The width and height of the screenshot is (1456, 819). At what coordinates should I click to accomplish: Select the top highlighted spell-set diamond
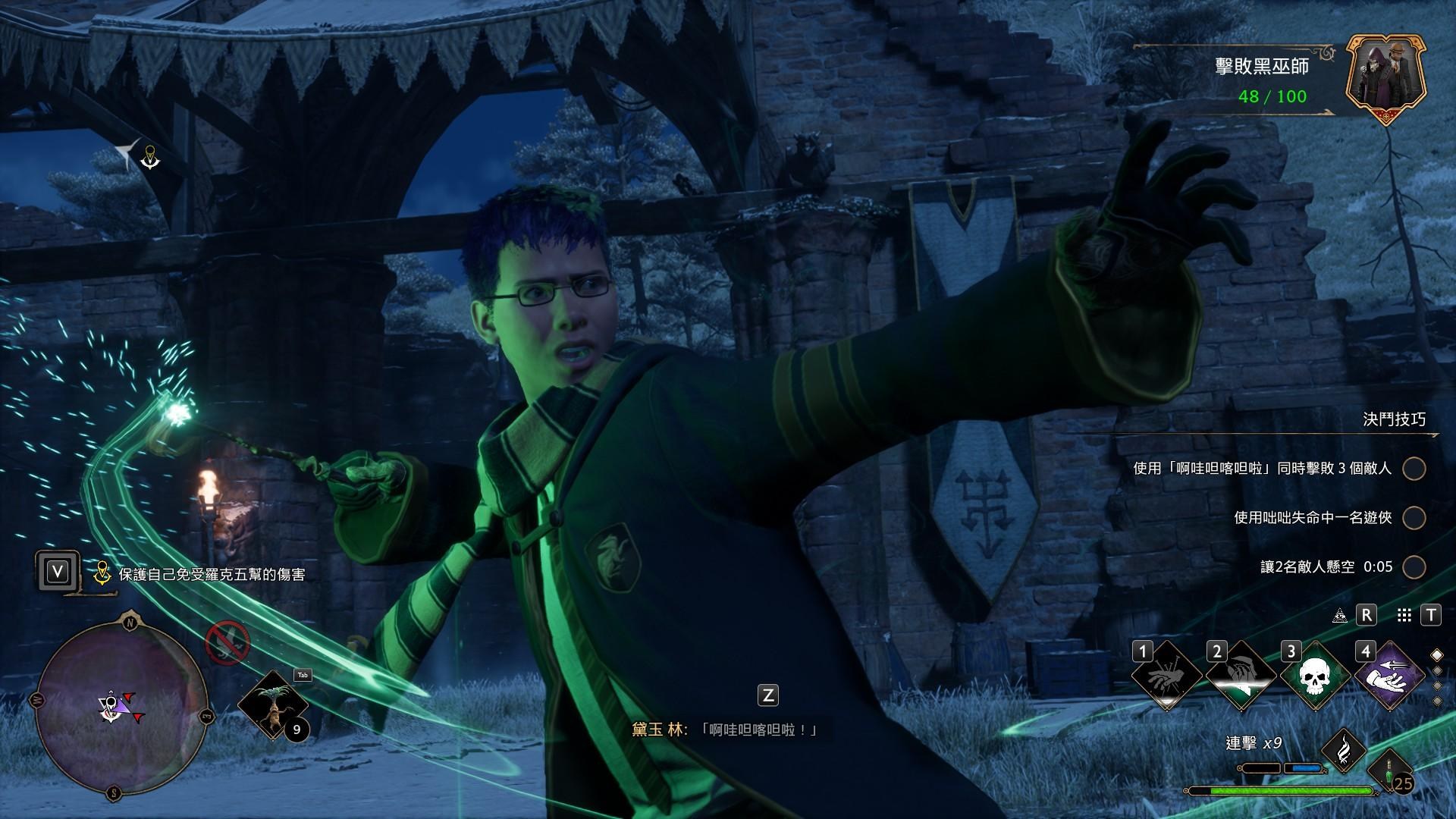coord(1436,654)
